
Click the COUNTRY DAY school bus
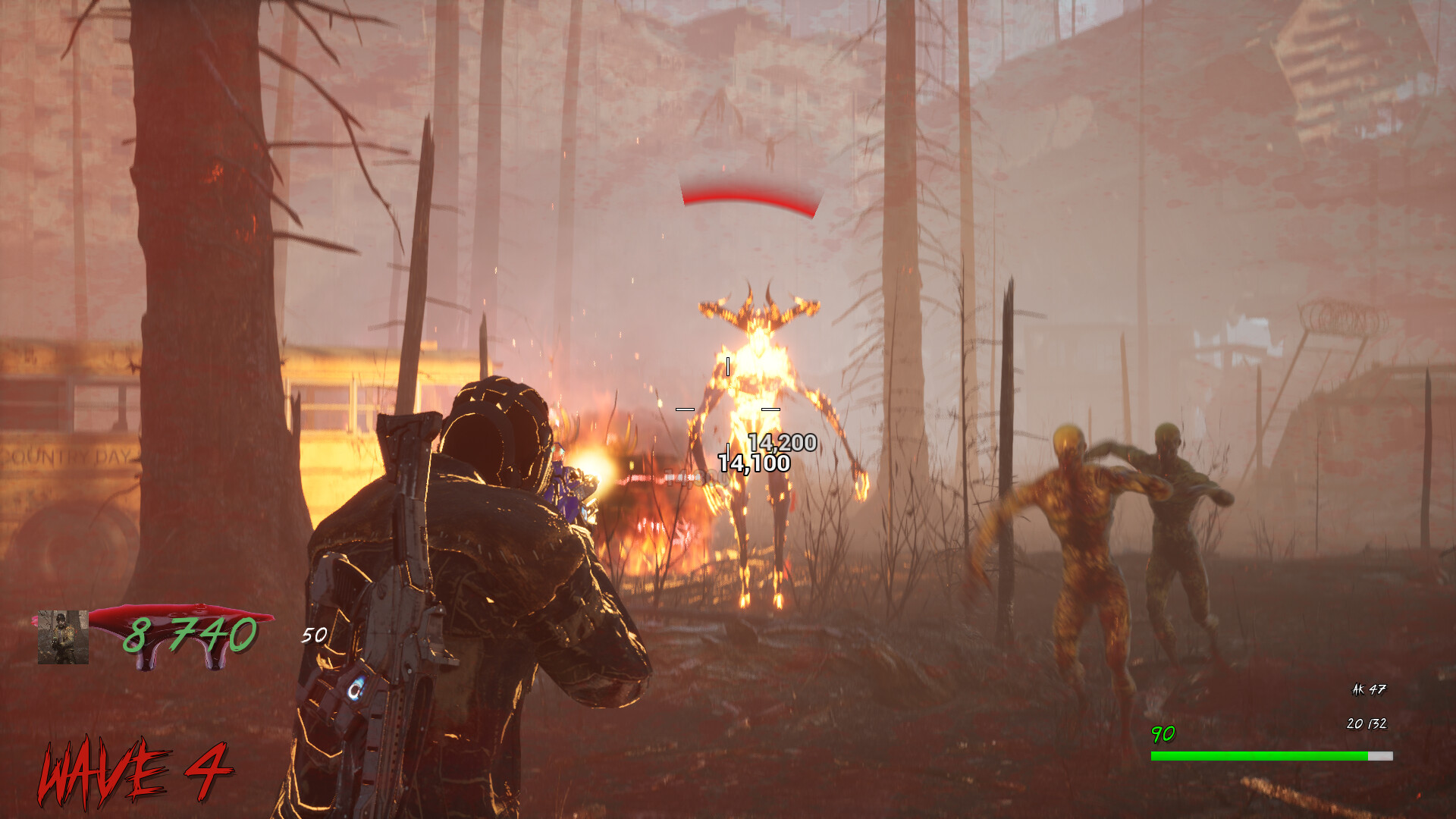[68, 455]
